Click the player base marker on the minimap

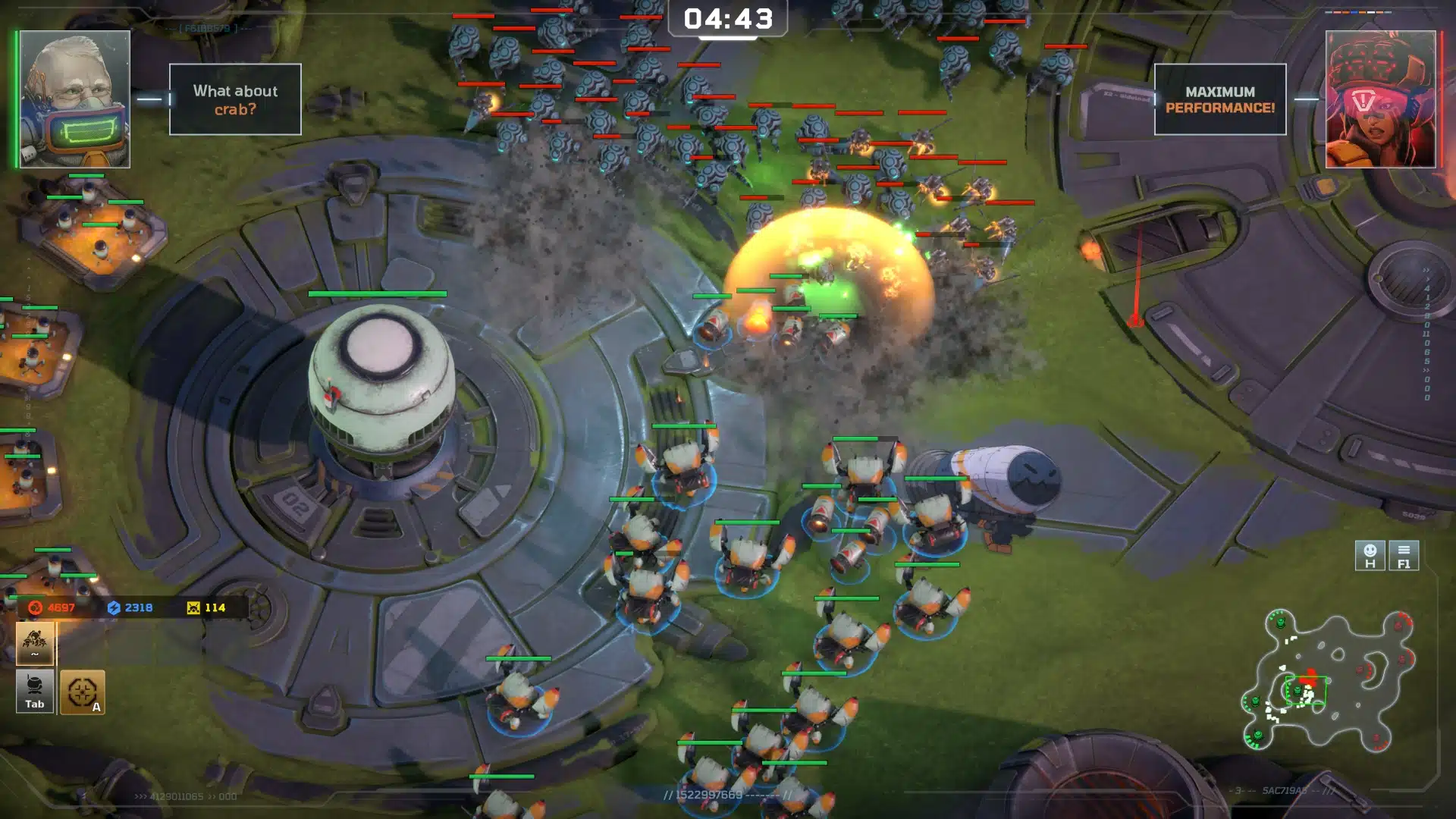[x=1298, y=692]
